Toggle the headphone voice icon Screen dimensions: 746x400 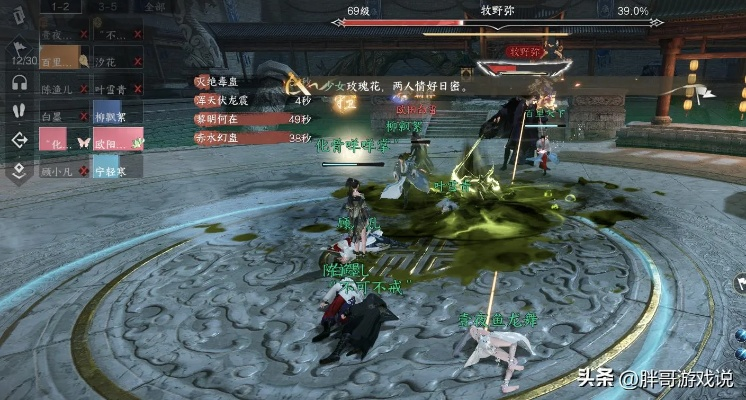tap(19, 83)
